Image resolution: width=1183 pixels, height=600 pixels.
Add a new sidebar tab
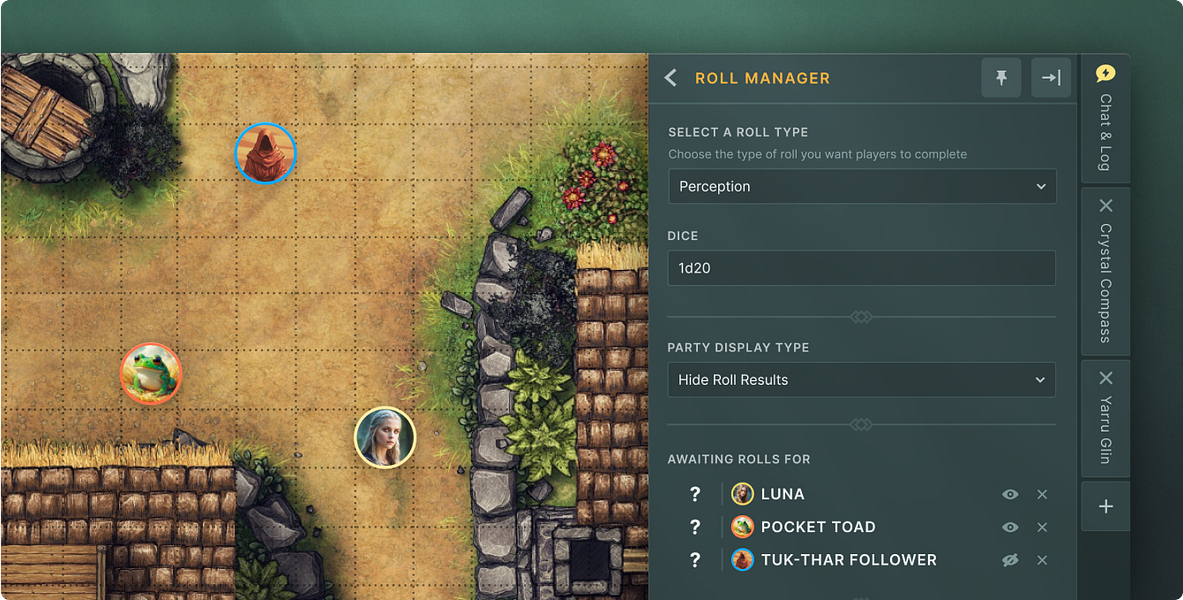[1106, 507]
